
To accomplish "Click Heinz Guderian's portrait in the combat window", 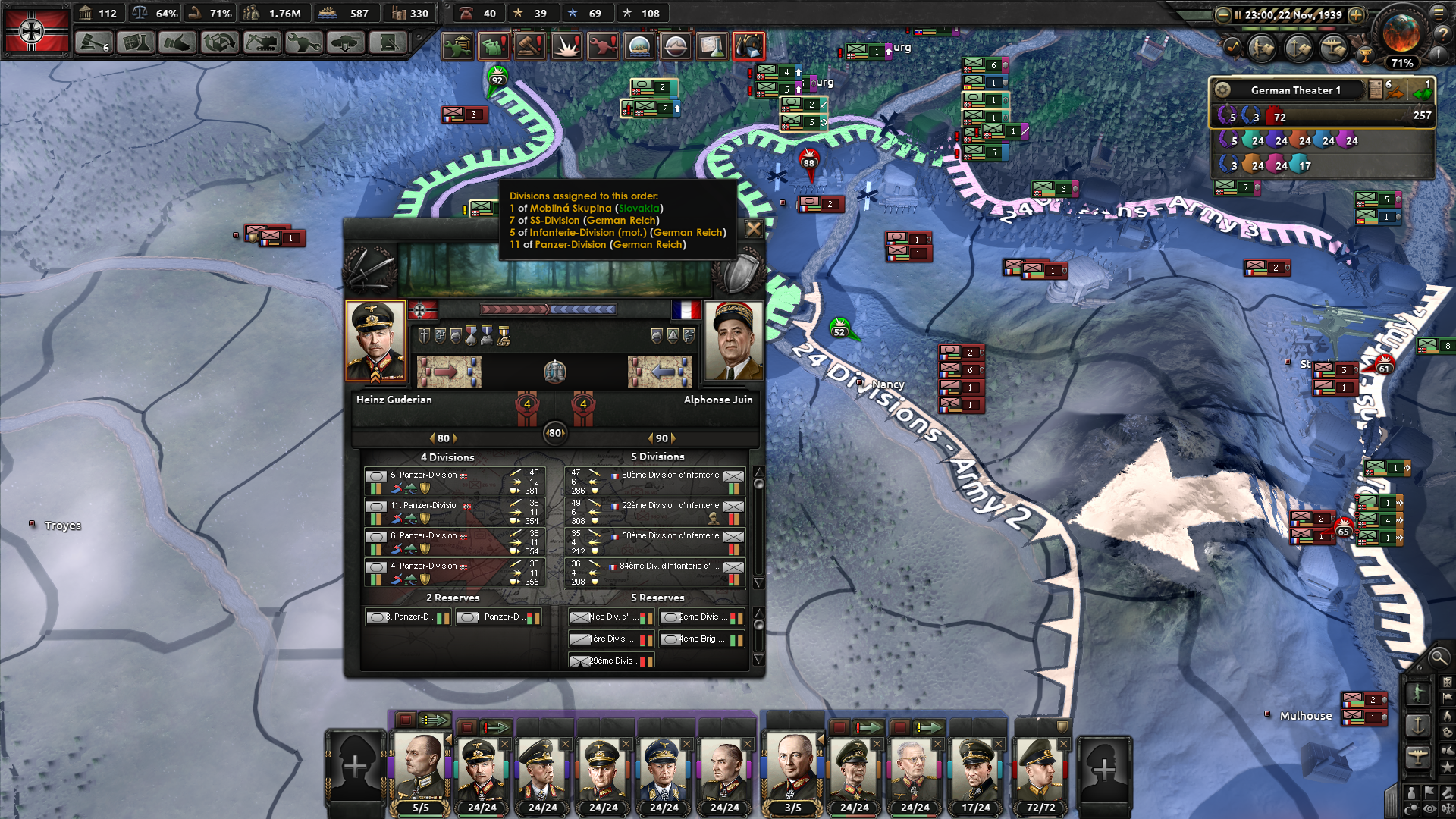I will pos(375,341).
